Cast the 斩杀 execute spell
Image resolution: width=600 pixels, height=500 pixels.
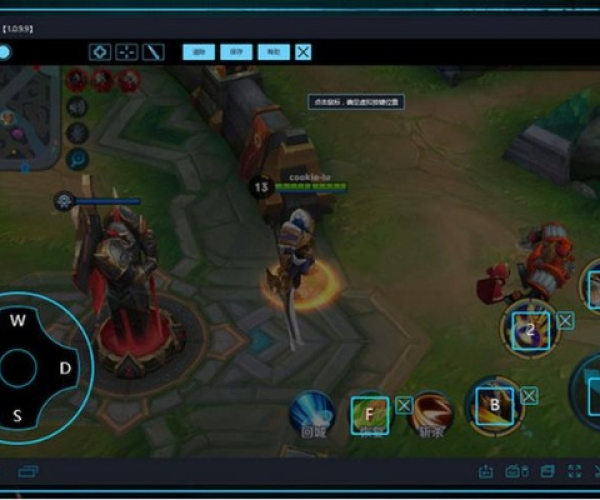(x=432, y=411)
